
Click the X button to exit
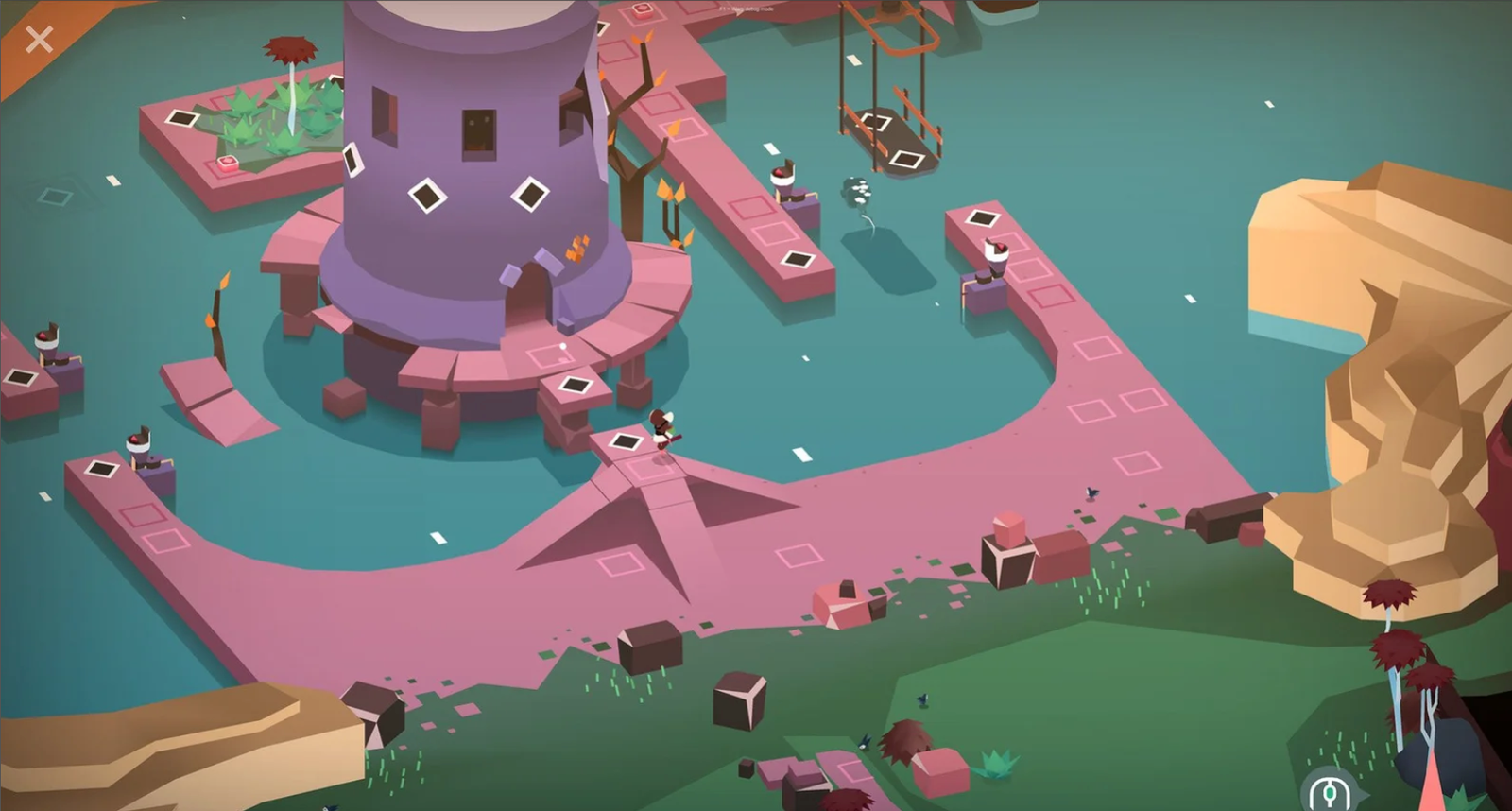(x=38, y=40)
